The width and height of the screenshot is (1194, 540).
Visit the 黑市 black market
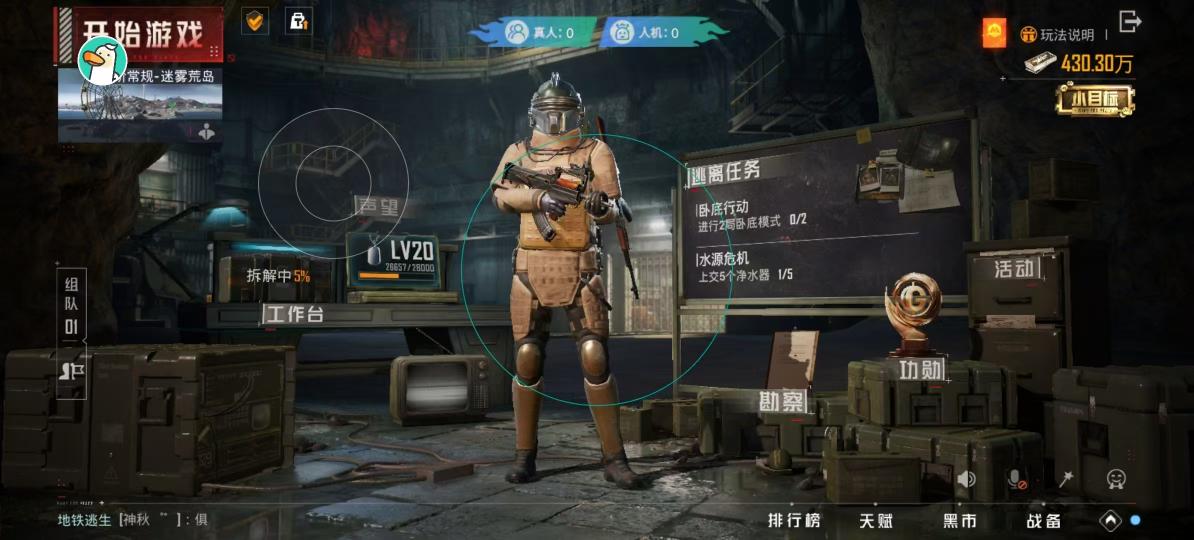click(x=960, y=520)
